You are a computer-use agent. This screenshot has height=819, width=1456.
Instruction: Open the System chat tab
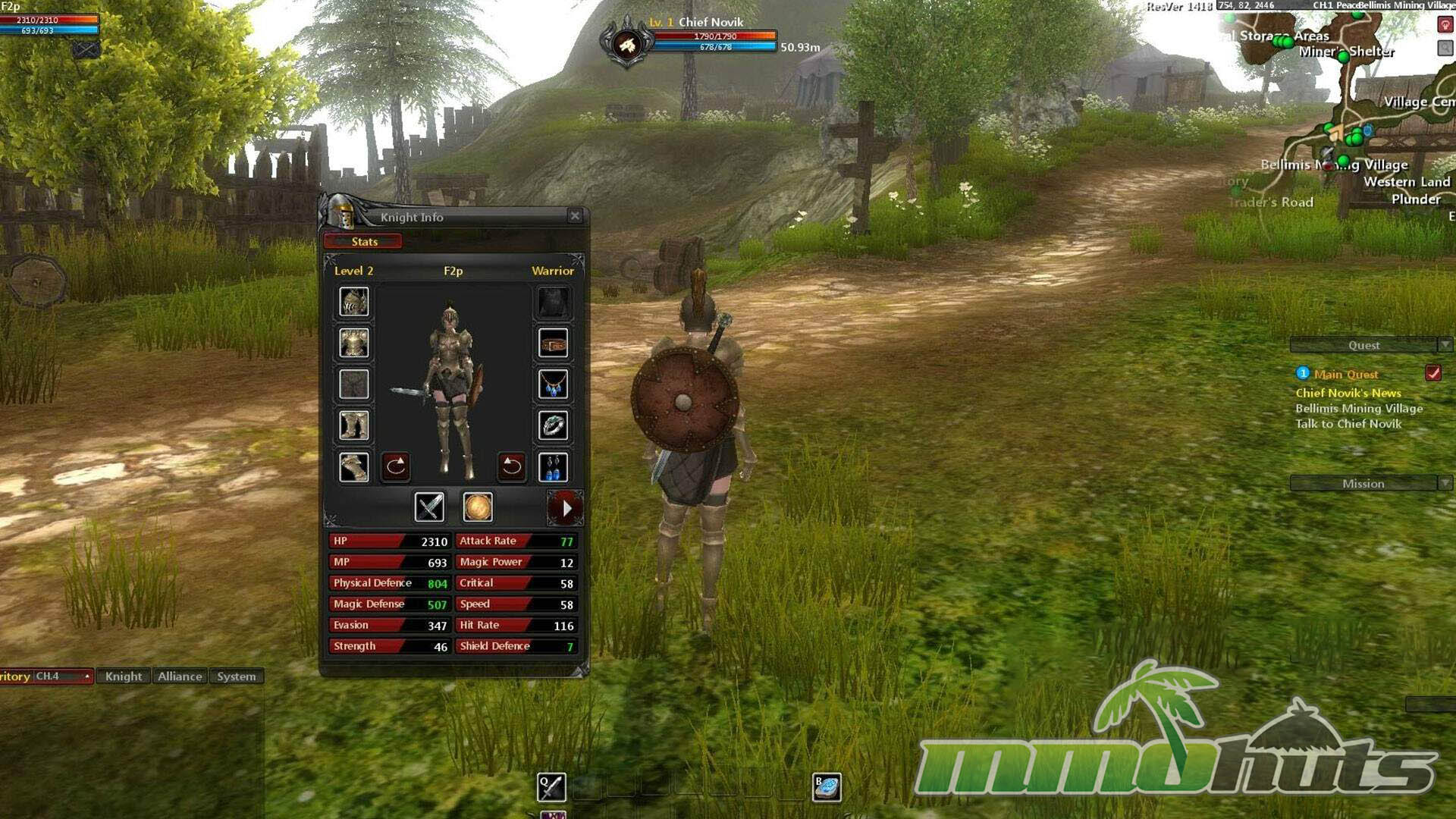point(236,676)
